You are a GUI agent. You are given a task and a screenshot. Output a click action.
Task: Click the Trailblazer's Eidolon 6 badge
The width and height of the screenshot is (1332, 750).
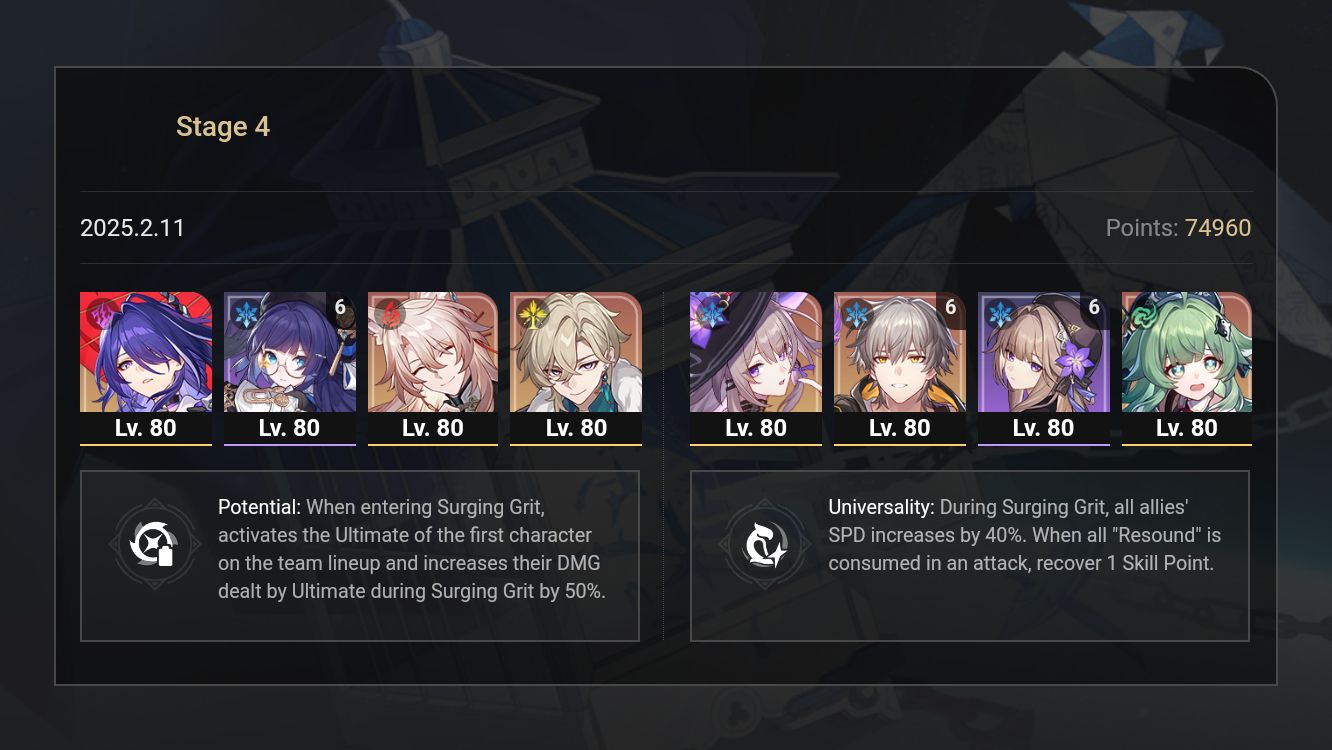point(949,308)
